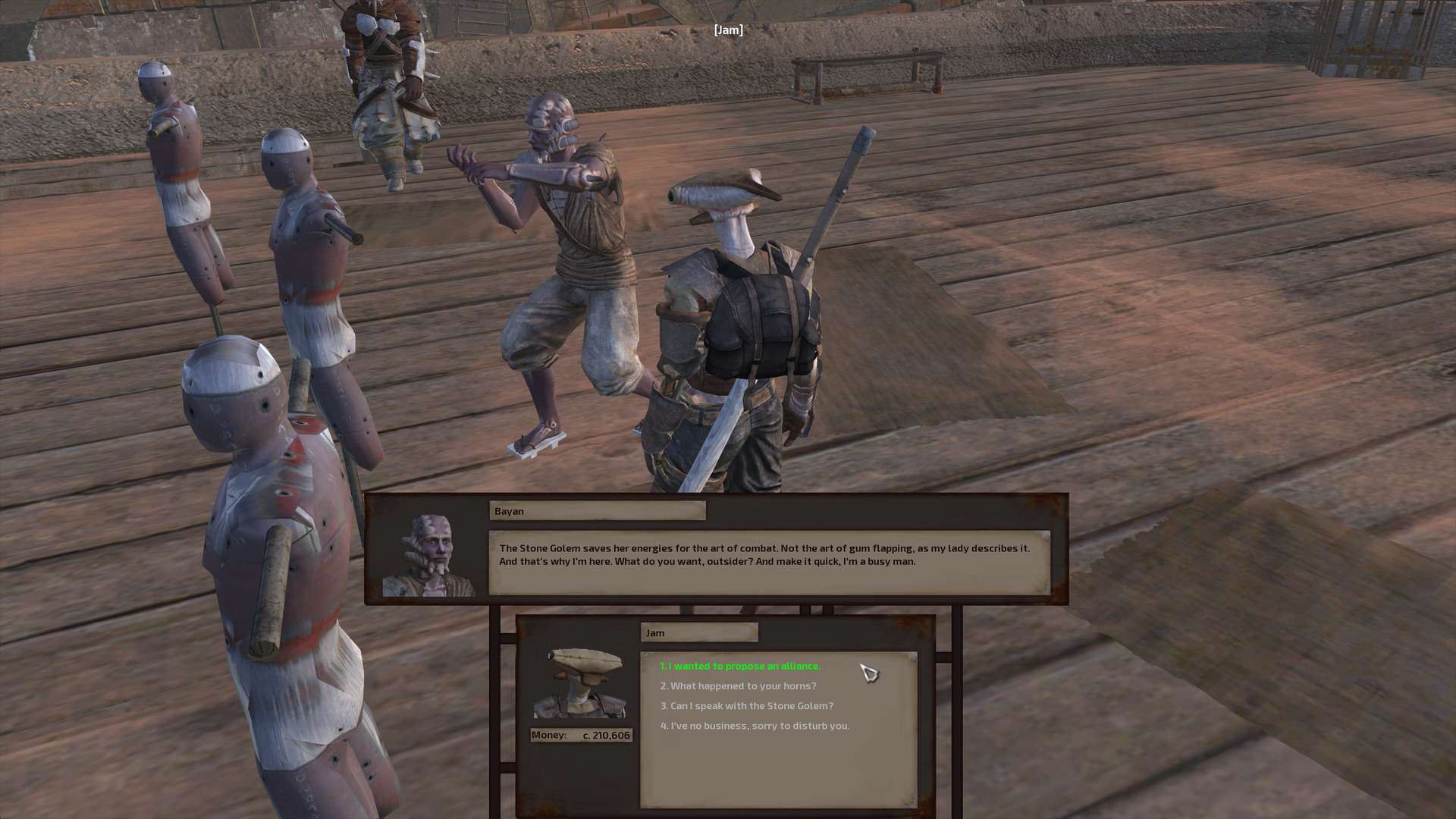Select the Jam name label
Viewport: 1456px width, 819px height.
(x=698, y=632)
